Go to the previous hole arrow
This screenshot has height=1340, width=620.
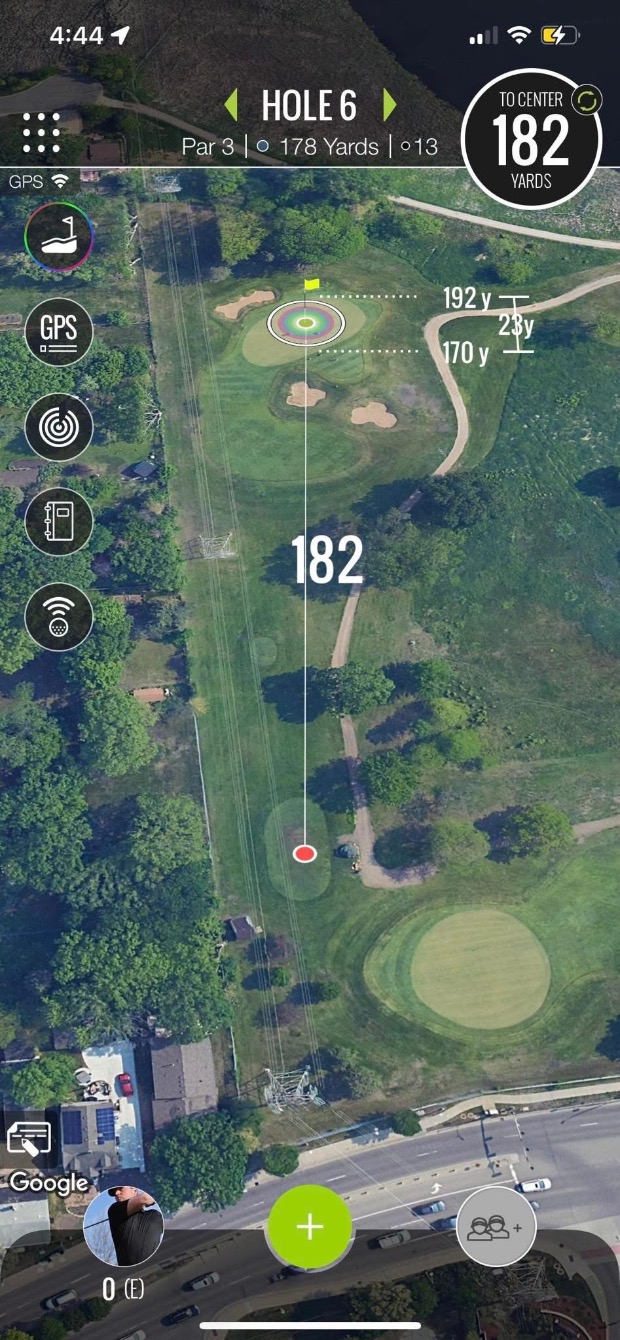click(x=231, y=105)
